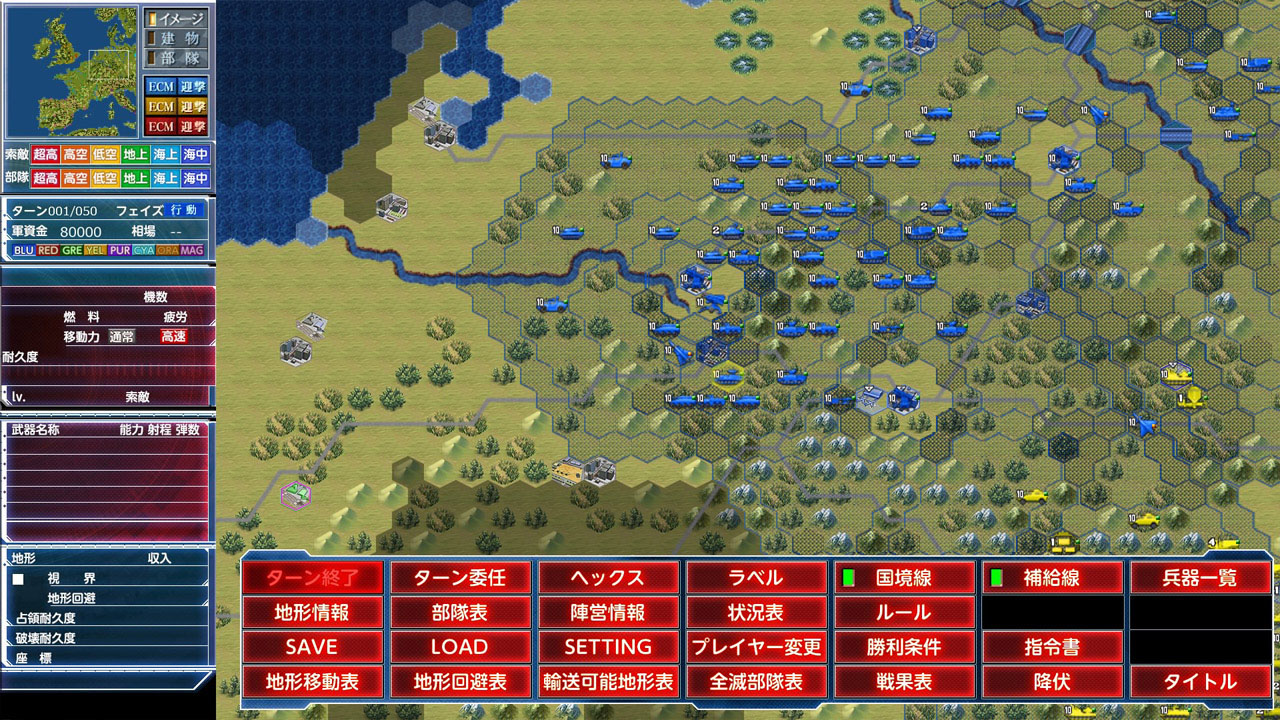Select the 海中 filter in the 部隊 row
Image resolution: width=1280 pixels, height=720 pixels.
(198, 177)
